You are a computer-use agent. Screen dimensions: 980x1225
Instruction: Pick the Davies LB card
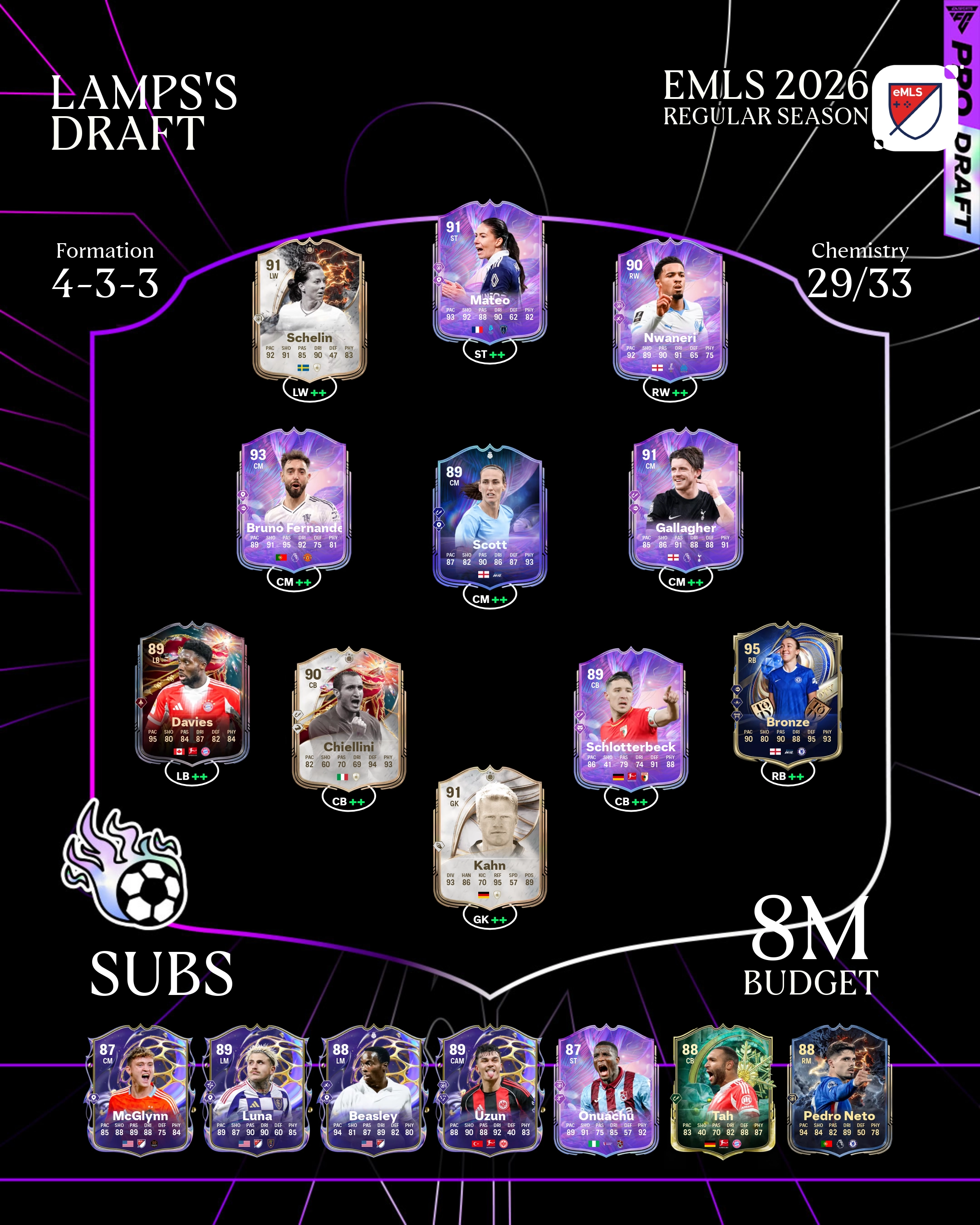pos(192,694)
